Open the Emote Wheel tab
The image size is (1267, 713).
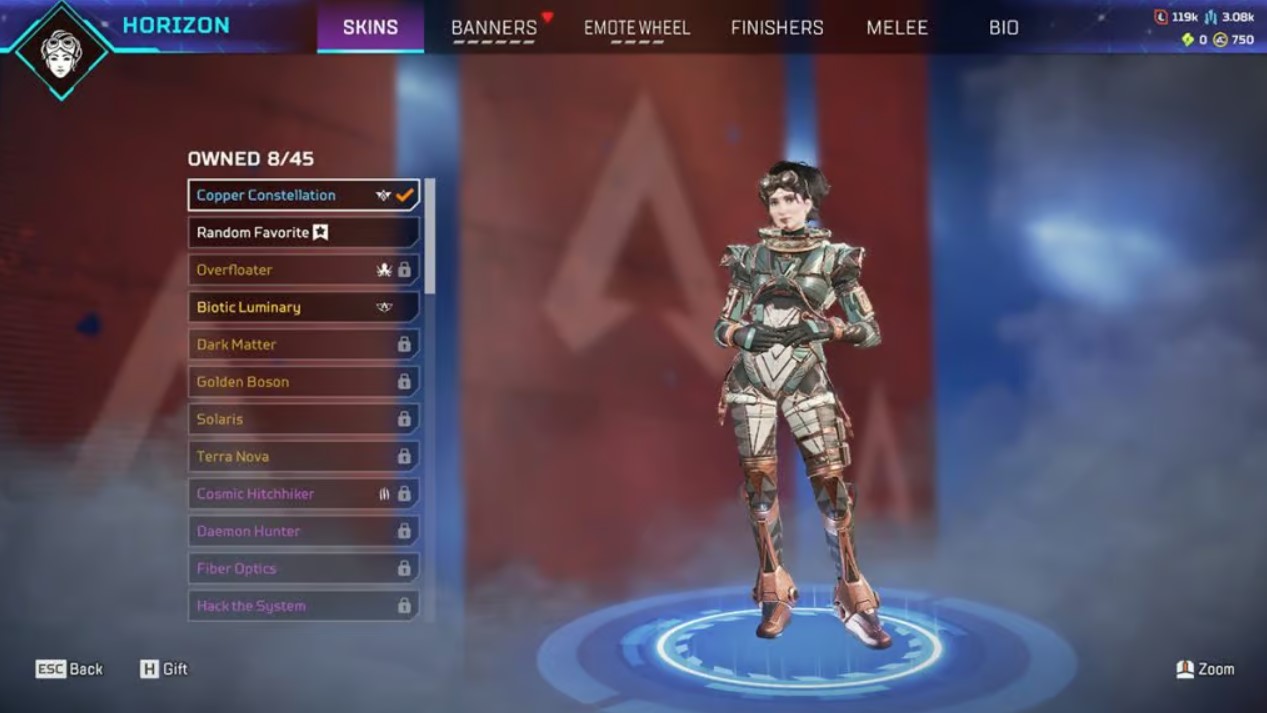tap(637, 28)
